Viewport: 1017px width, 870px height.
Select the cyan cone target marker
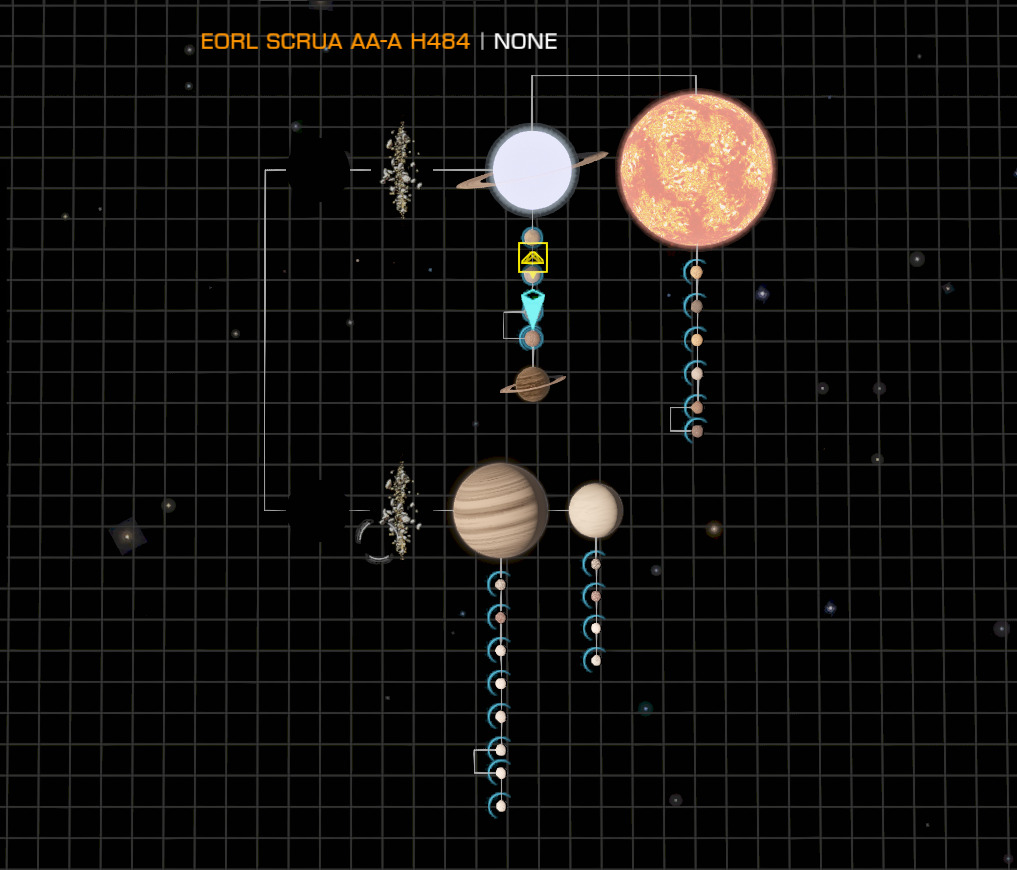coord(533,305)
